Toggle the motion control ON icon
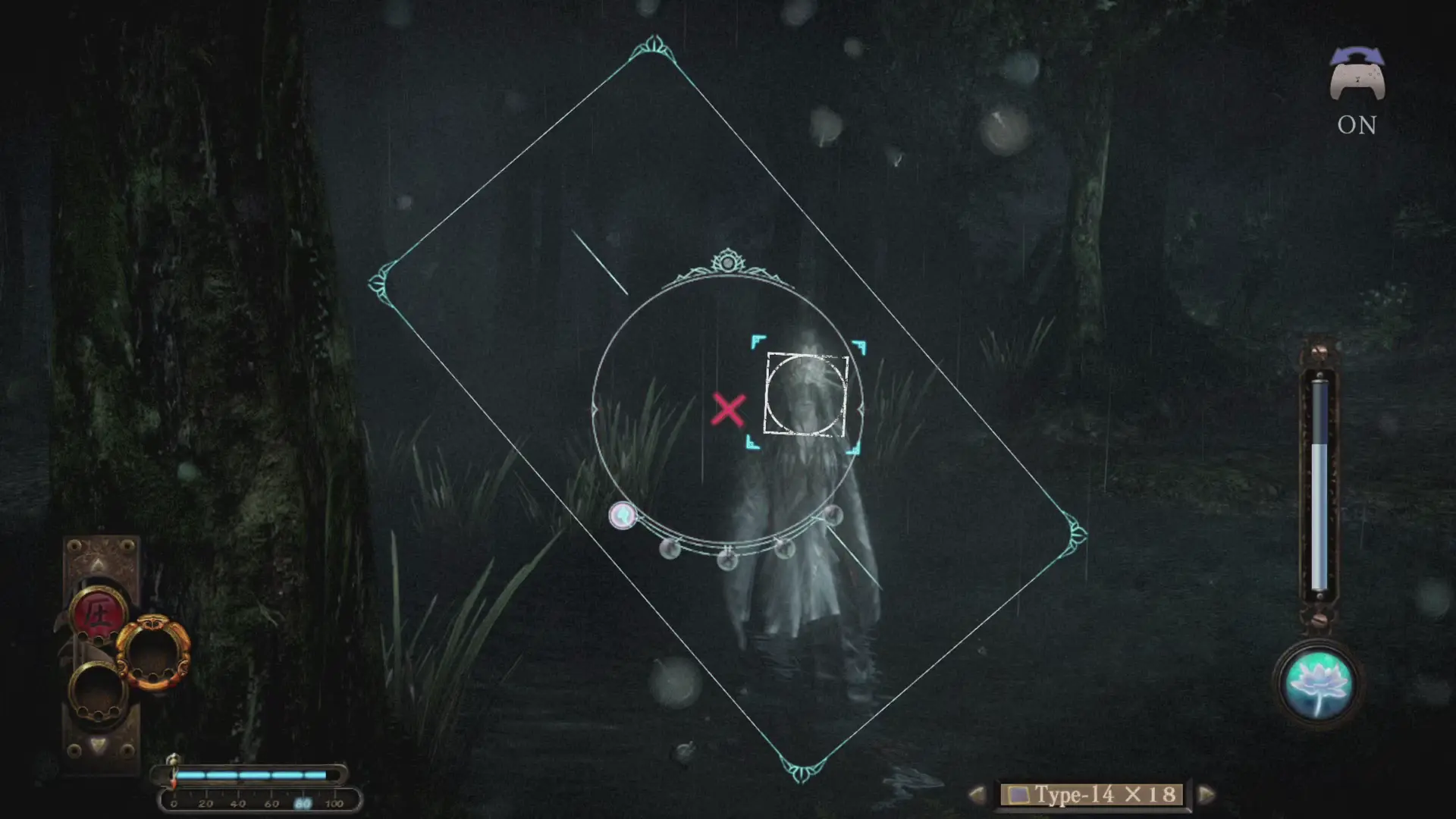The width and height of the screenshot is (1456, 819). point(1357,91)
